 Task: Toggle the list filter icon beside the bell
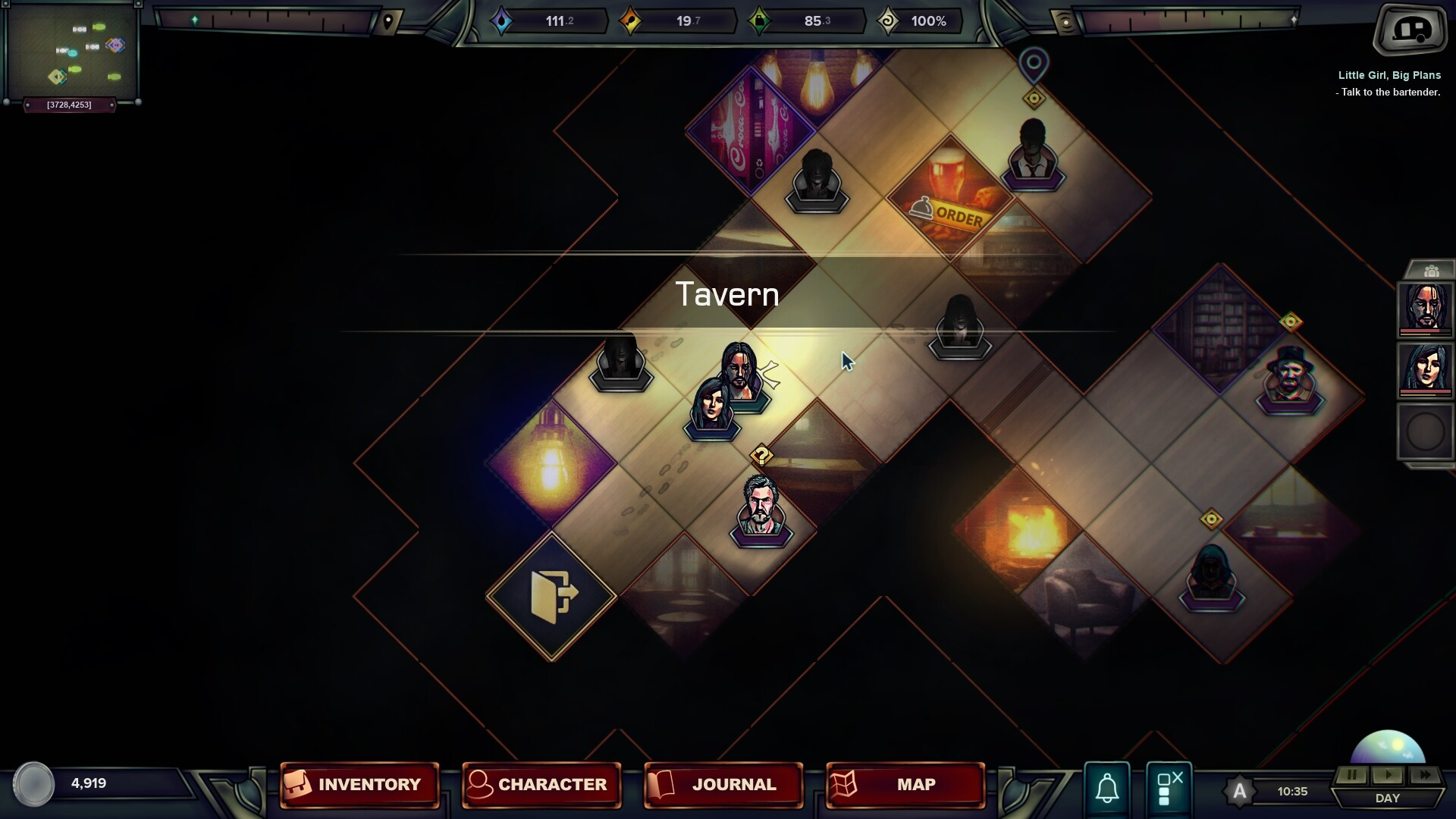[1169, 788]
